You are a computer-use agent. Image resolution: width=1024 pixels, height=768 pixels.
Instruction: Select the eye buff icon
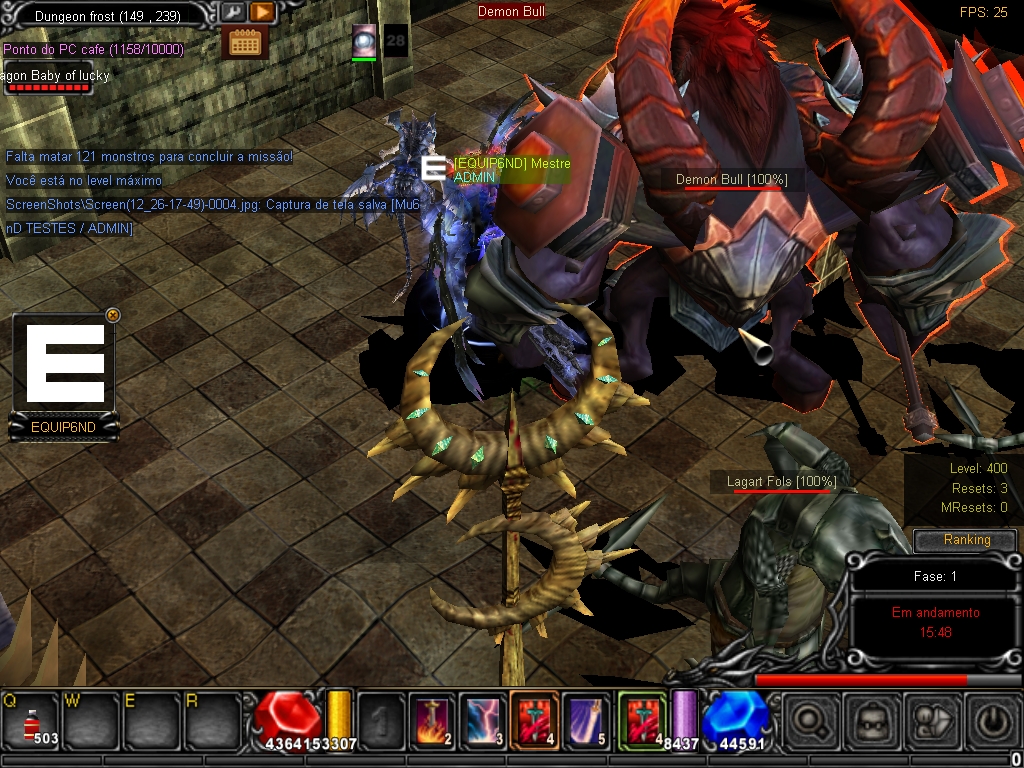tap(364, 39)
